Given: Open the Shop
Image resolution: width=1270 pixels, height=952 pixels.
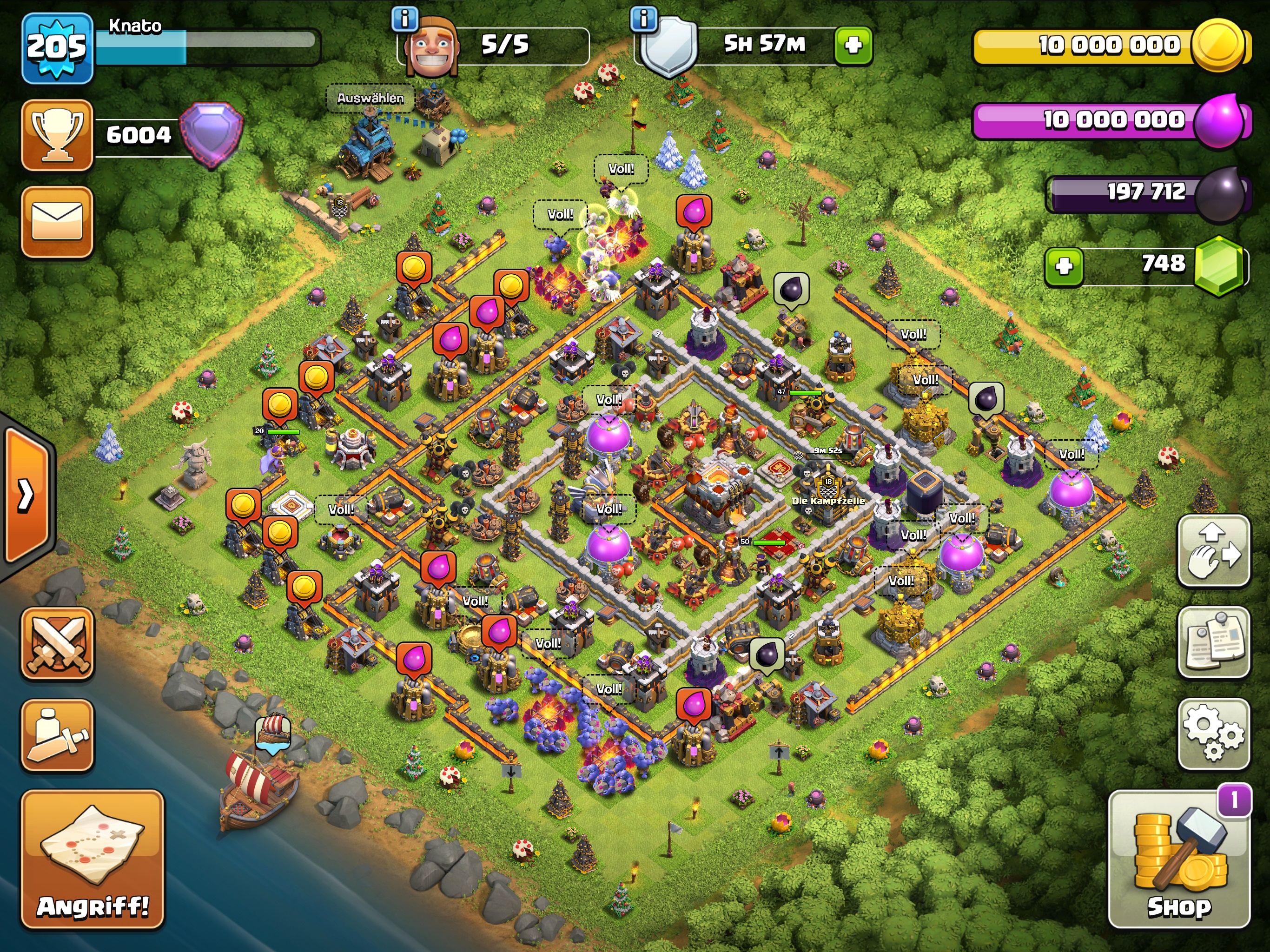Looking at the screenshot, I should (1179, 859).
